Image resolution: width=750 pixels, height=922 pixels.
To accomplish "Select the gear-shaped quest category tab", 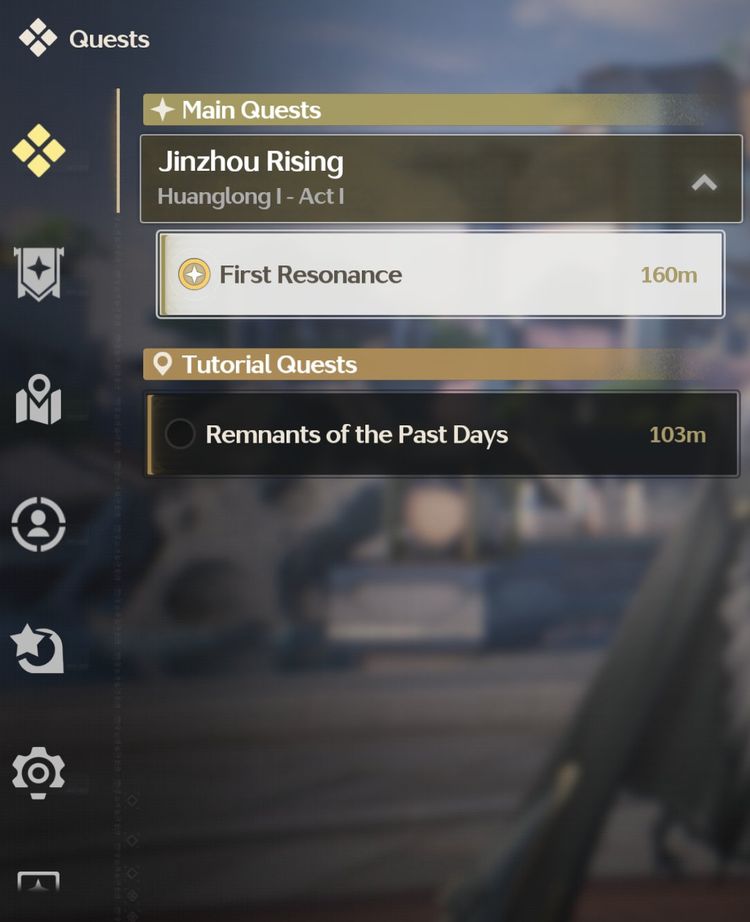I will click(x=39, y=773).
